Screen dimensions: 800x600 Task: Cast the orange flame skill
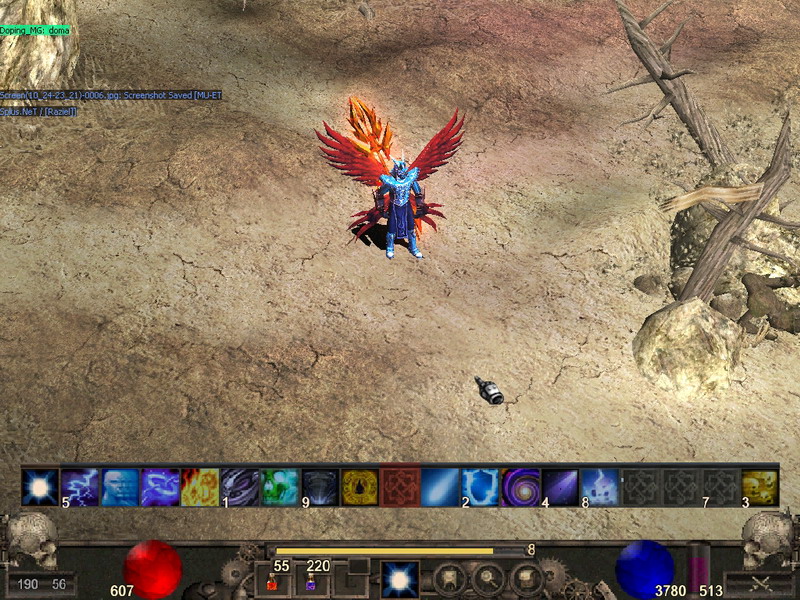(200, 487)
